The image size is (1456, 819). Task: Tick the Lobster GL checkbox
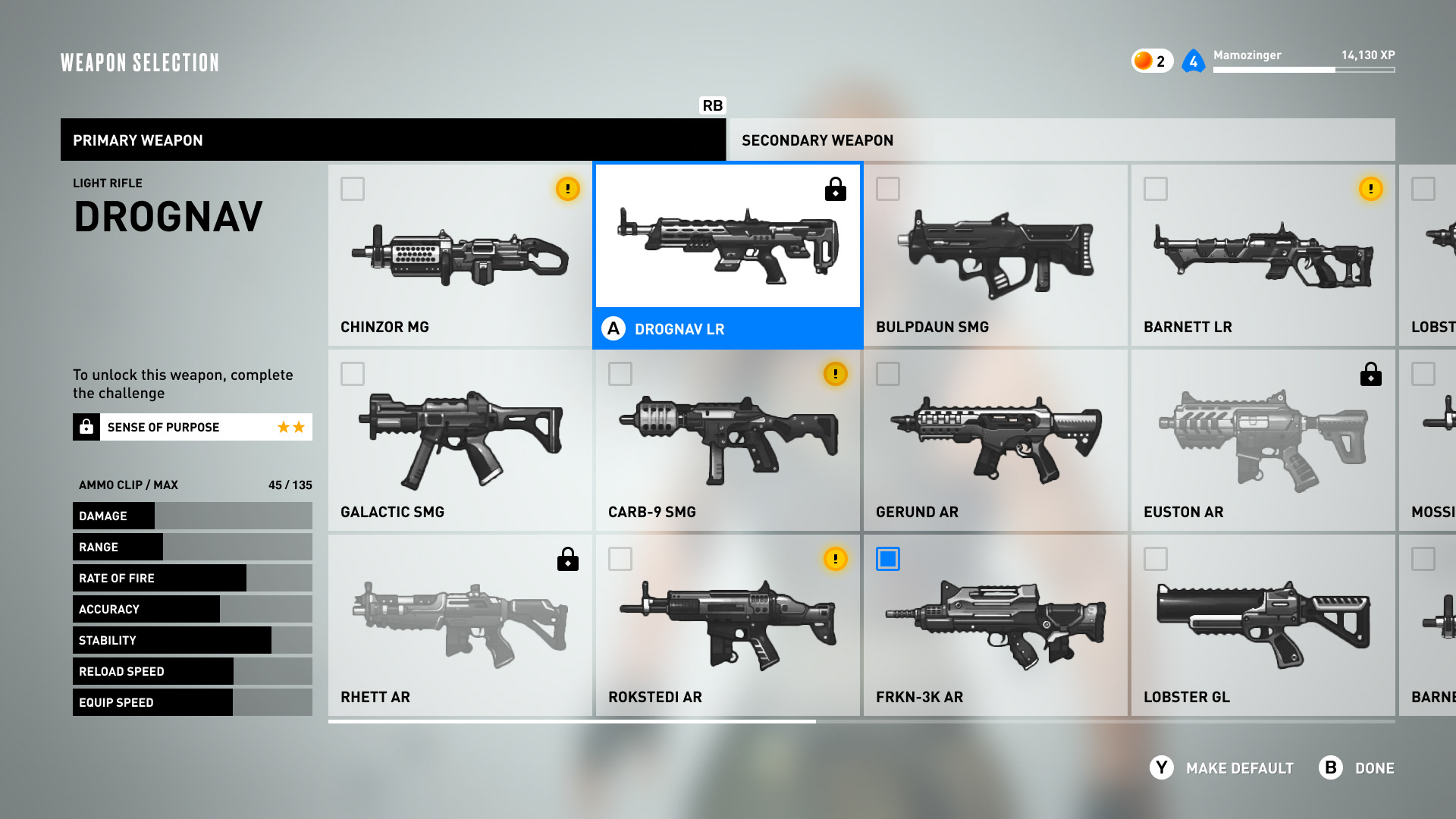pyautogui.click(x=1156, y=559)
